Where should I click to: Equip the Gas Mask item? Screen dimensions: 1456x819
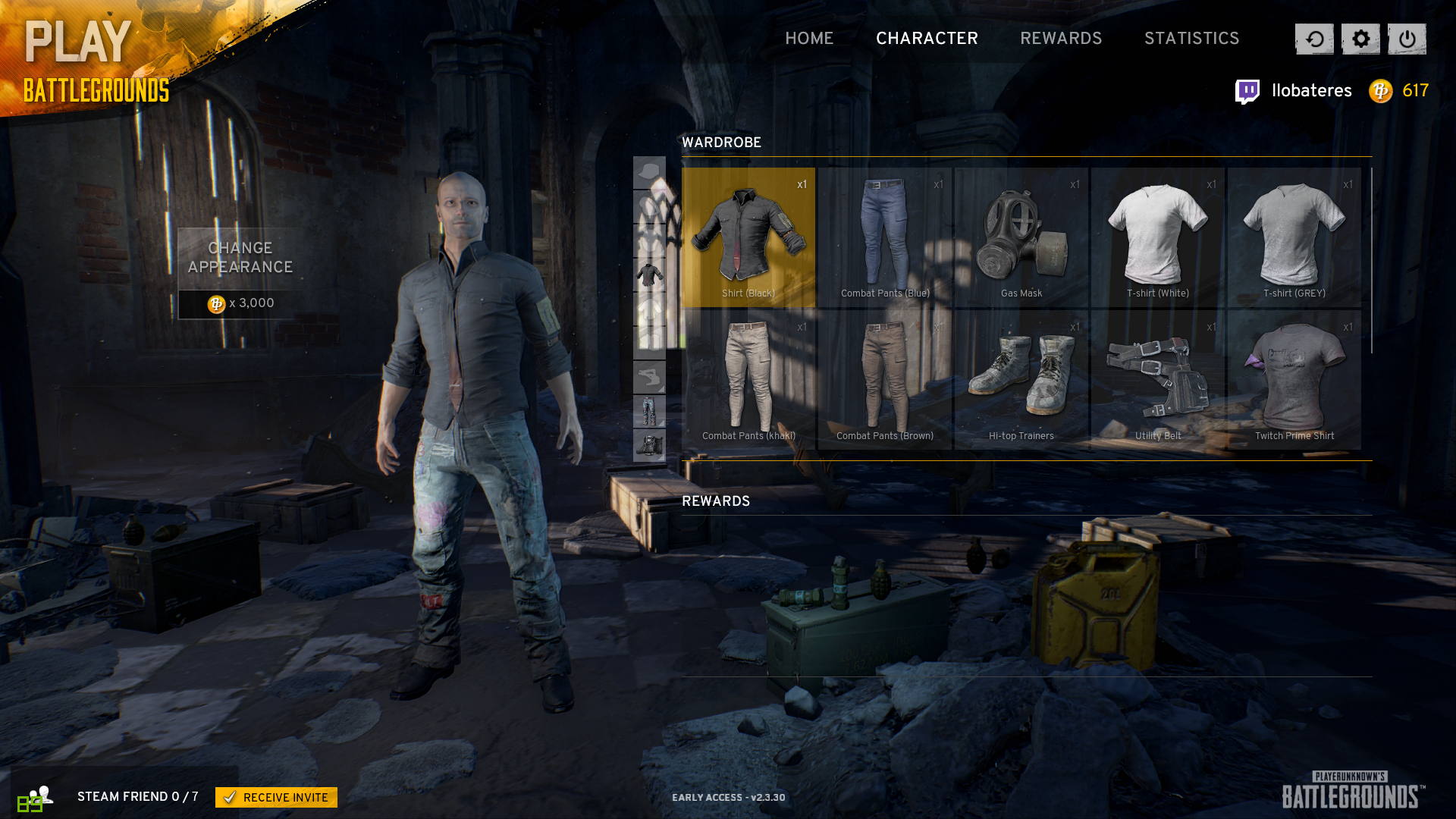1021,237
